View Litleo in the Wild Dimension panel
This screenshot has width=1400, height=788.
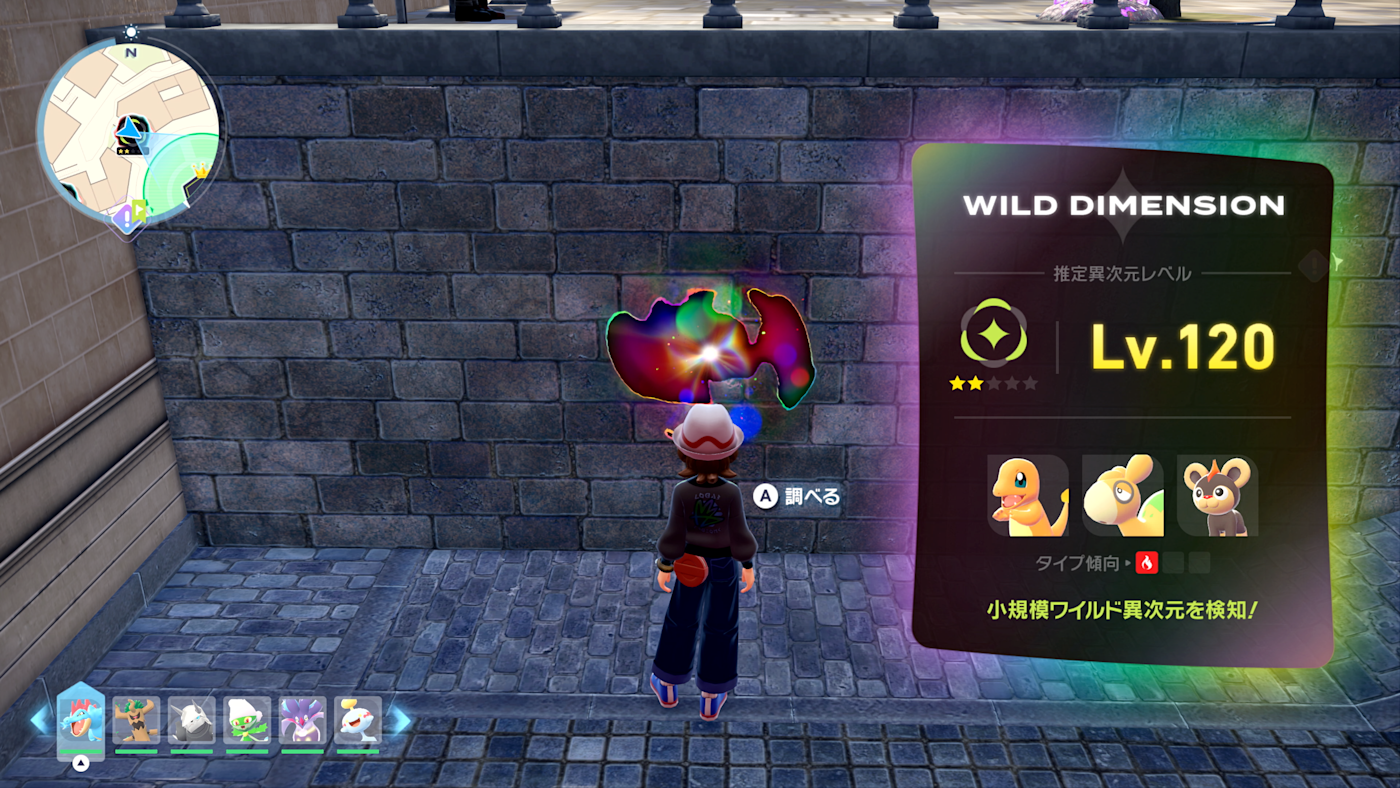1217,496
